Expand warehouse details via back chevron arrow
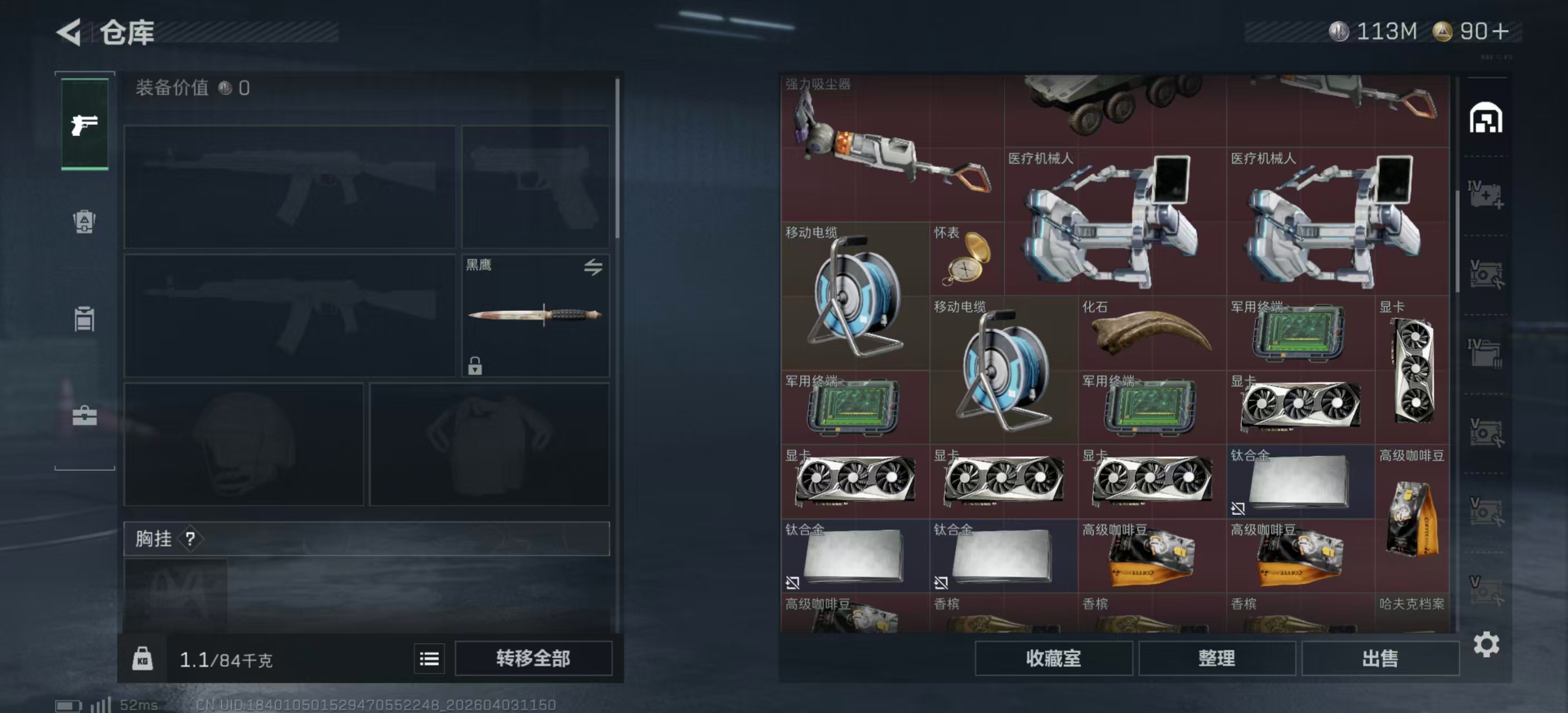Viewport: 1568px width, 713px height. (70, 33)
